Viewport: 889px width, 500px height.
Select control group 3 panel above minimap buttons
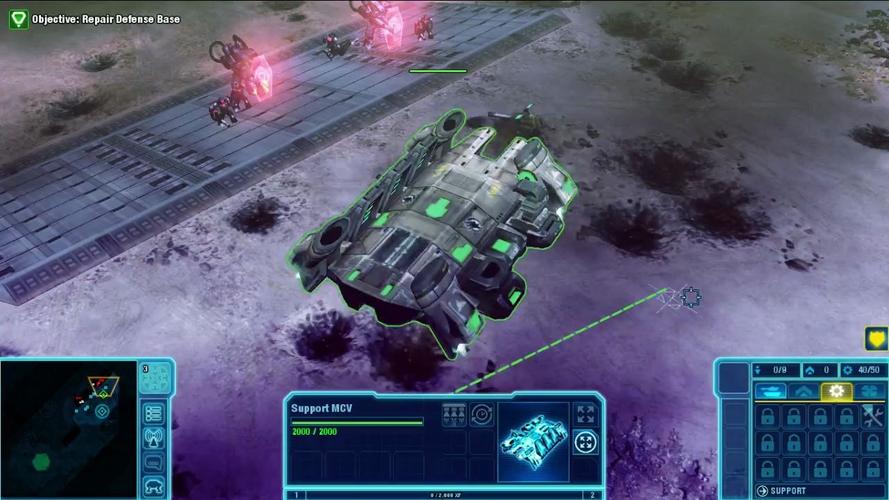(x=154, y=378)
